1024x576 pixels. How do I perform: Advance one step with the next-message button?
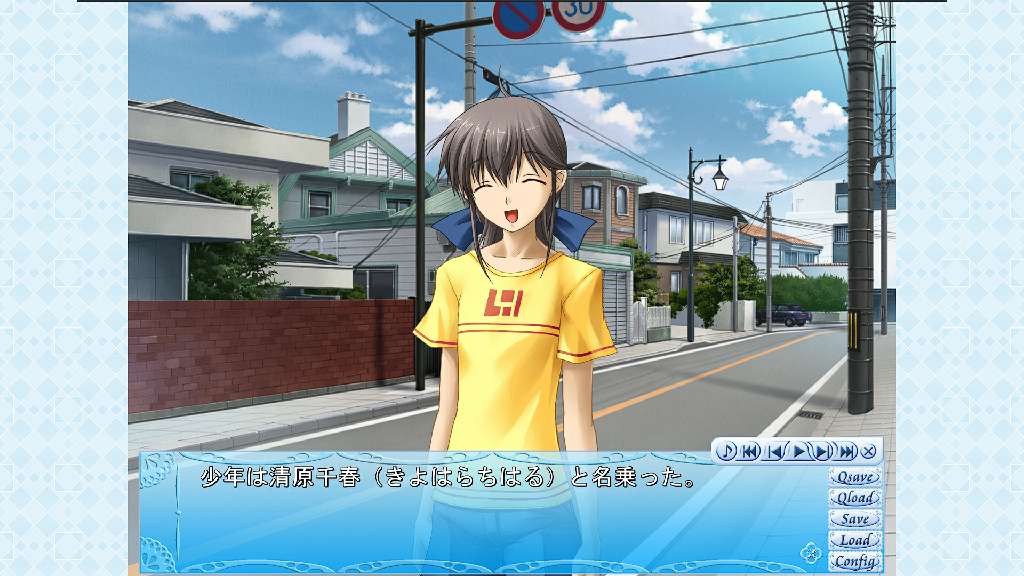click(x=822, y=451)
